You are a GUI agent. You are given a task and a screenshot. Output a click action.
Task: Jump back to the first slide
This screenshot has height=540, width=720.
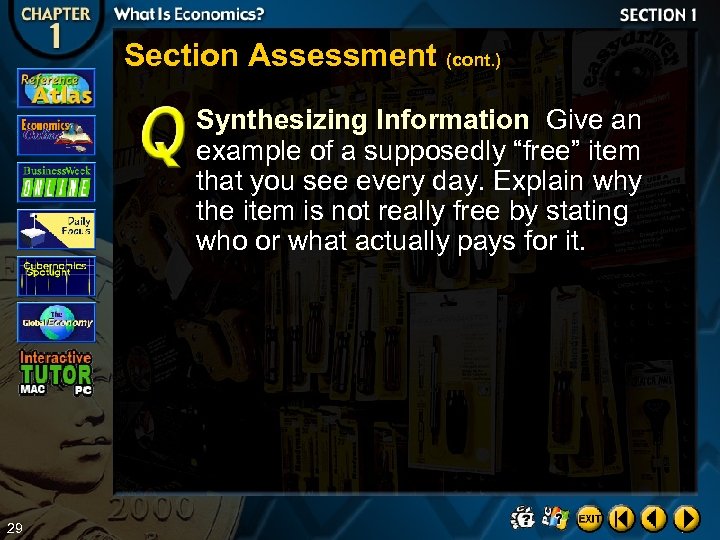coord(623,518)
